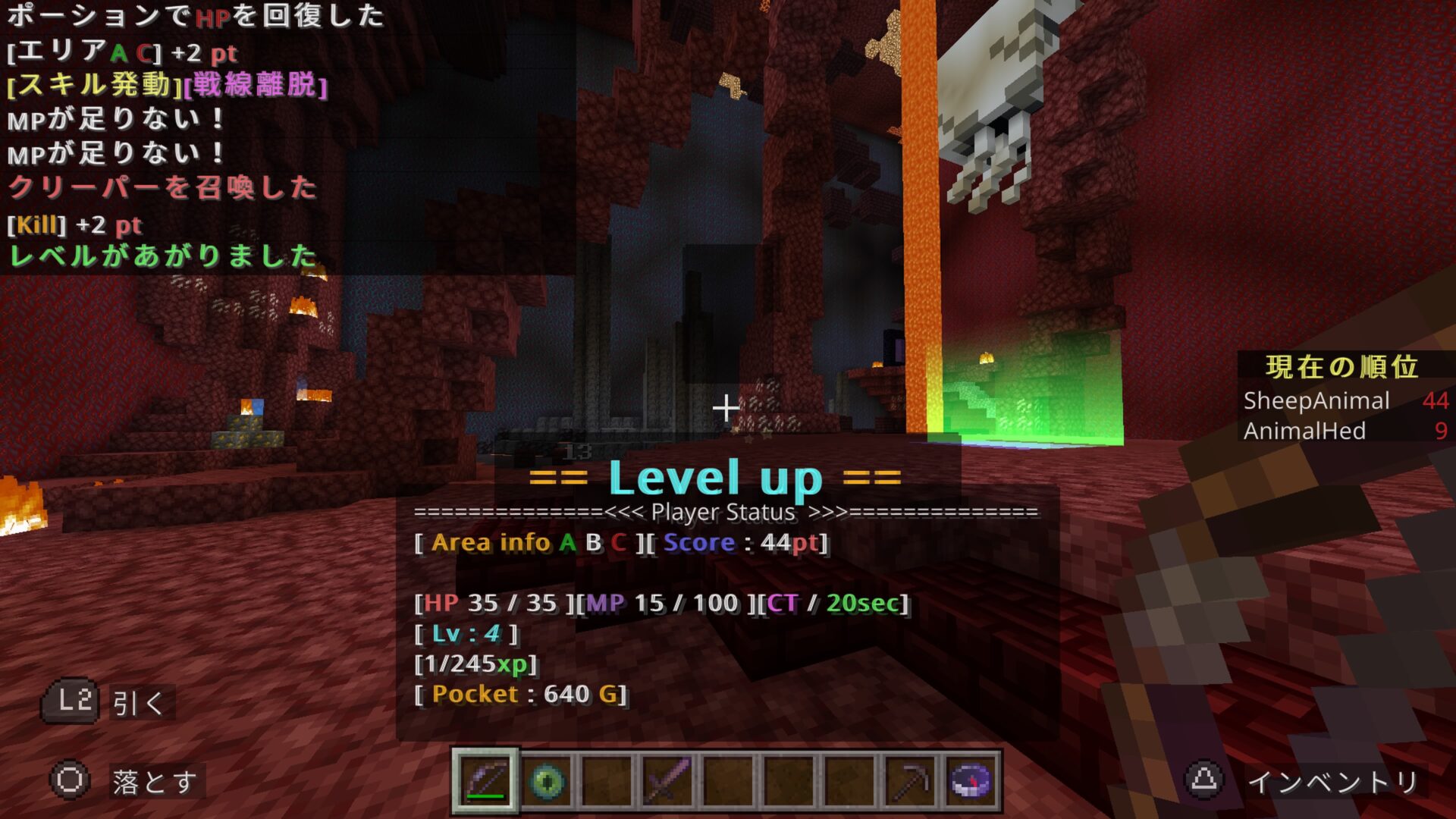1456x819 pixels.
Task: Choose the enchanted sword in the hotbar
Action: (667, 780)
